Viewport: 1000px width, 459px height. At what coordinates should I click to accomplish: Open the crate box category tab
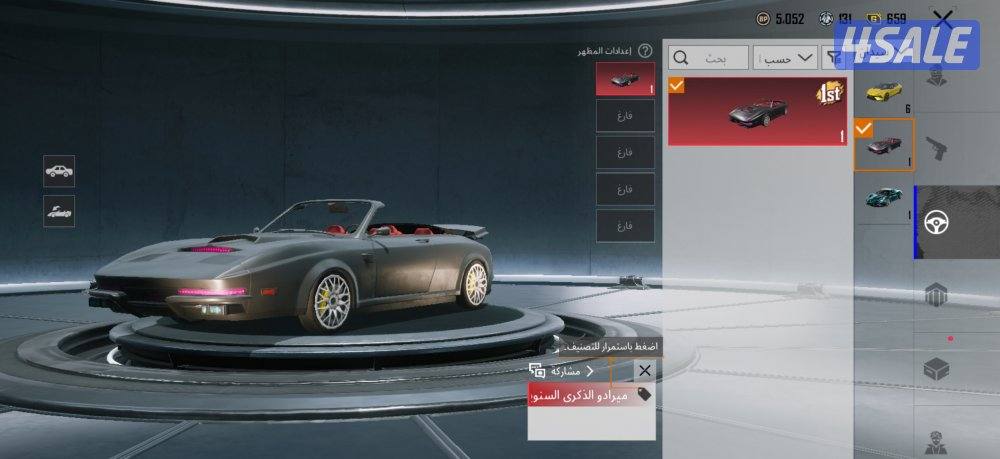click(x=937, y=369)
